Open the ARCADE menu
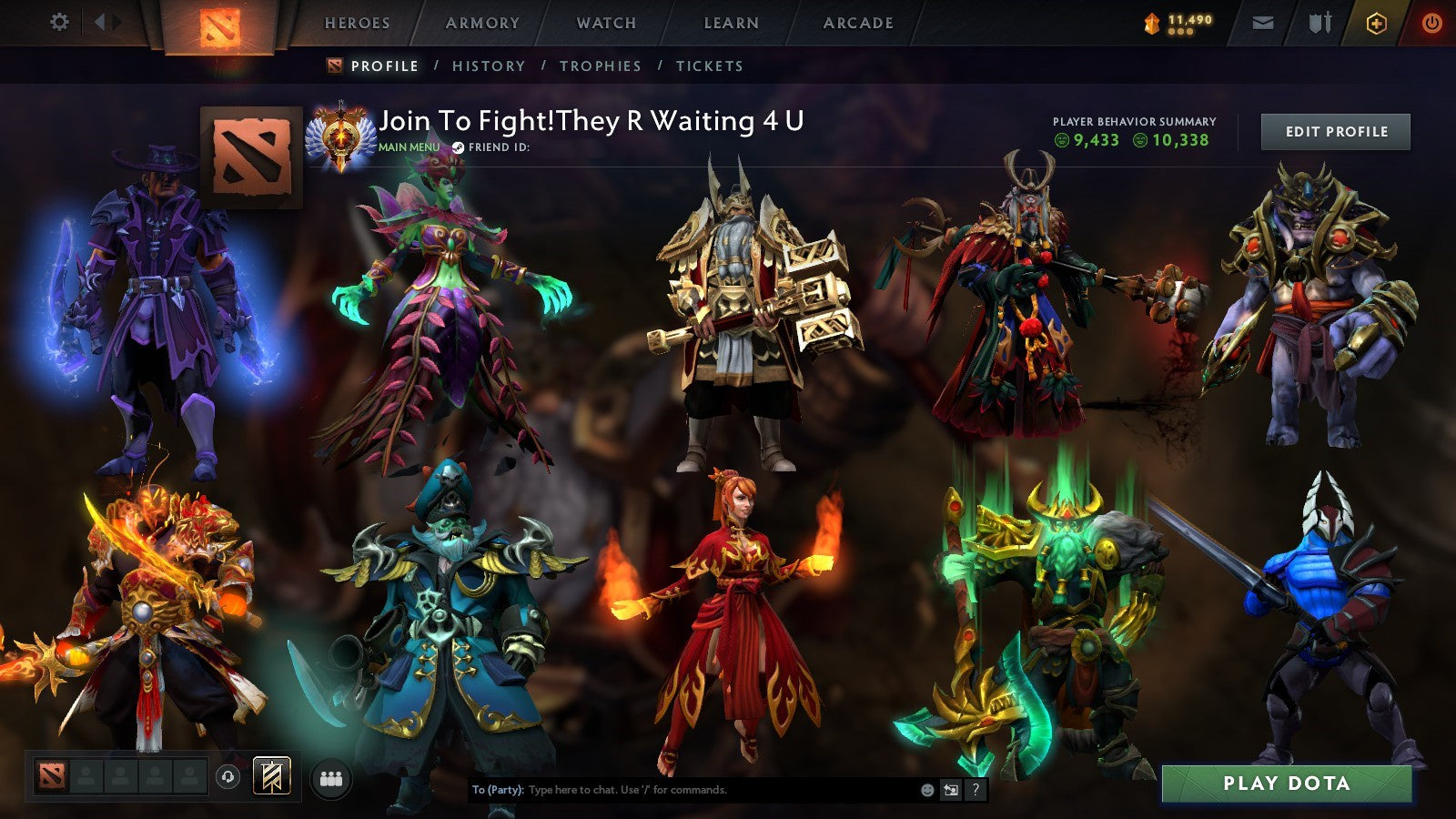1456x819 pixels. pos(858,24)
